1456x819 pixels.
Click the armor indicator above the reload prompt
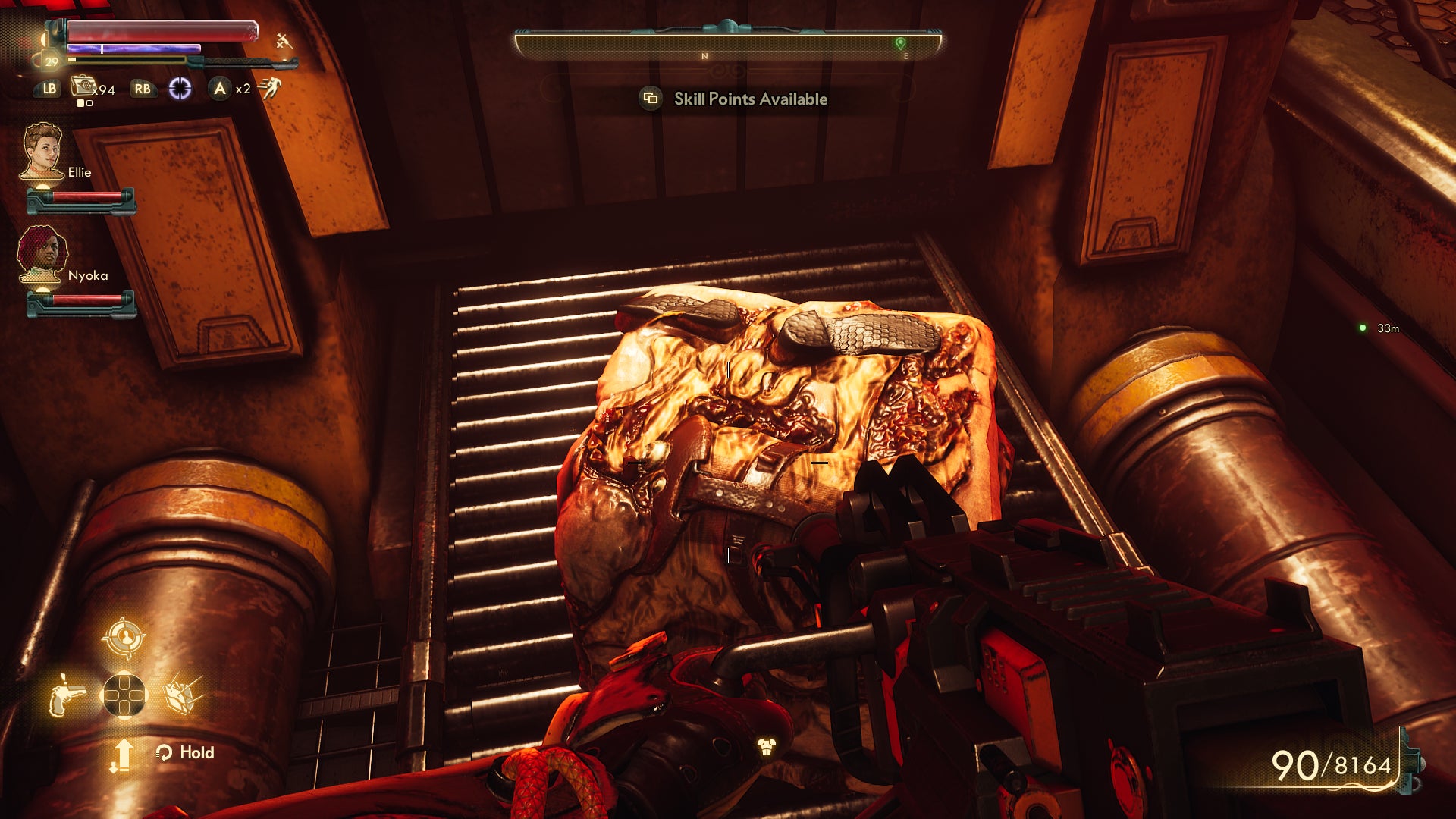click(x=768, y=748)
